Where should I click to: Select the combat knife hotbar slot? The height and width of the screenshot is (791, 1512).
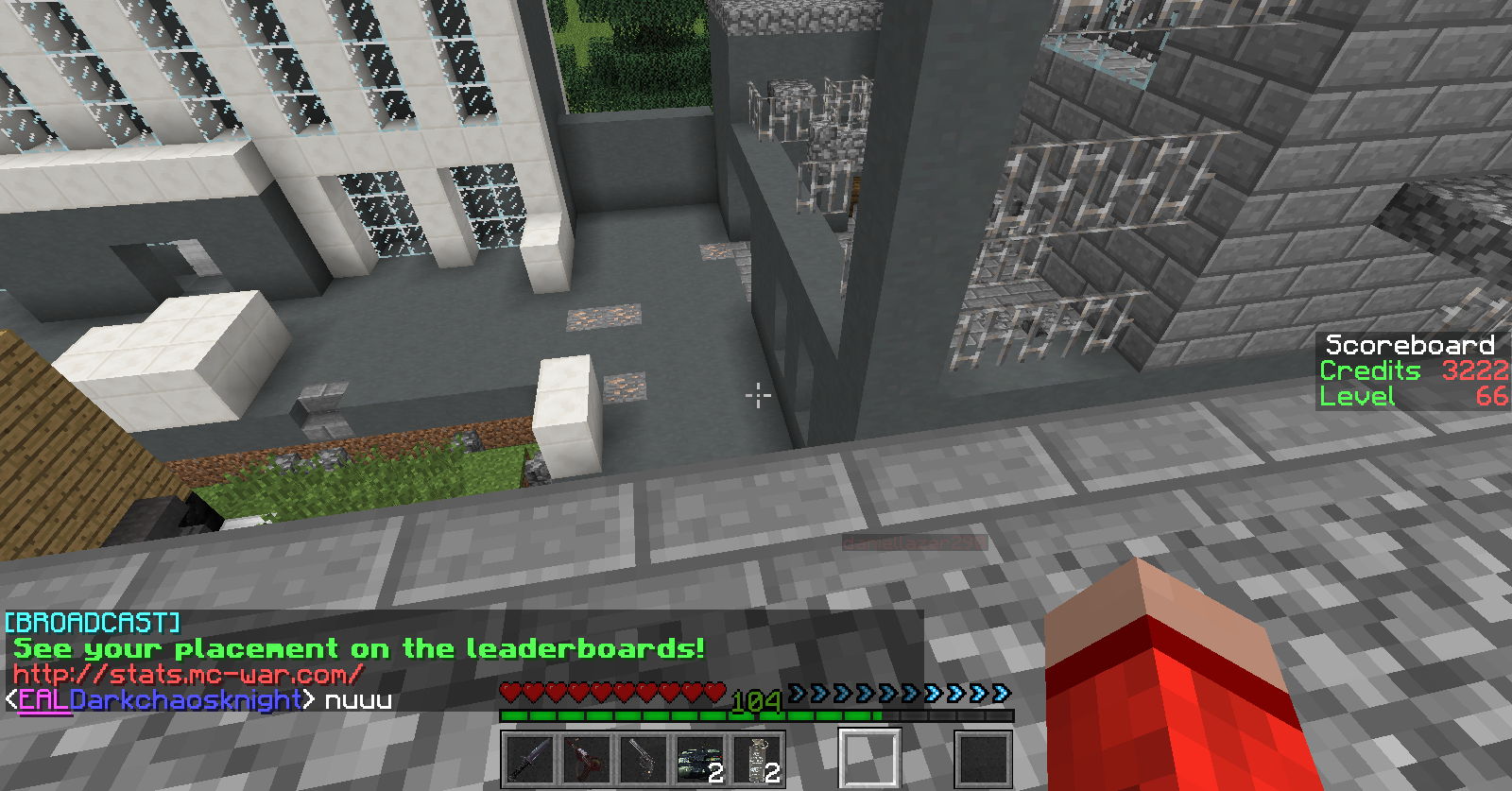tap(528, 758)
